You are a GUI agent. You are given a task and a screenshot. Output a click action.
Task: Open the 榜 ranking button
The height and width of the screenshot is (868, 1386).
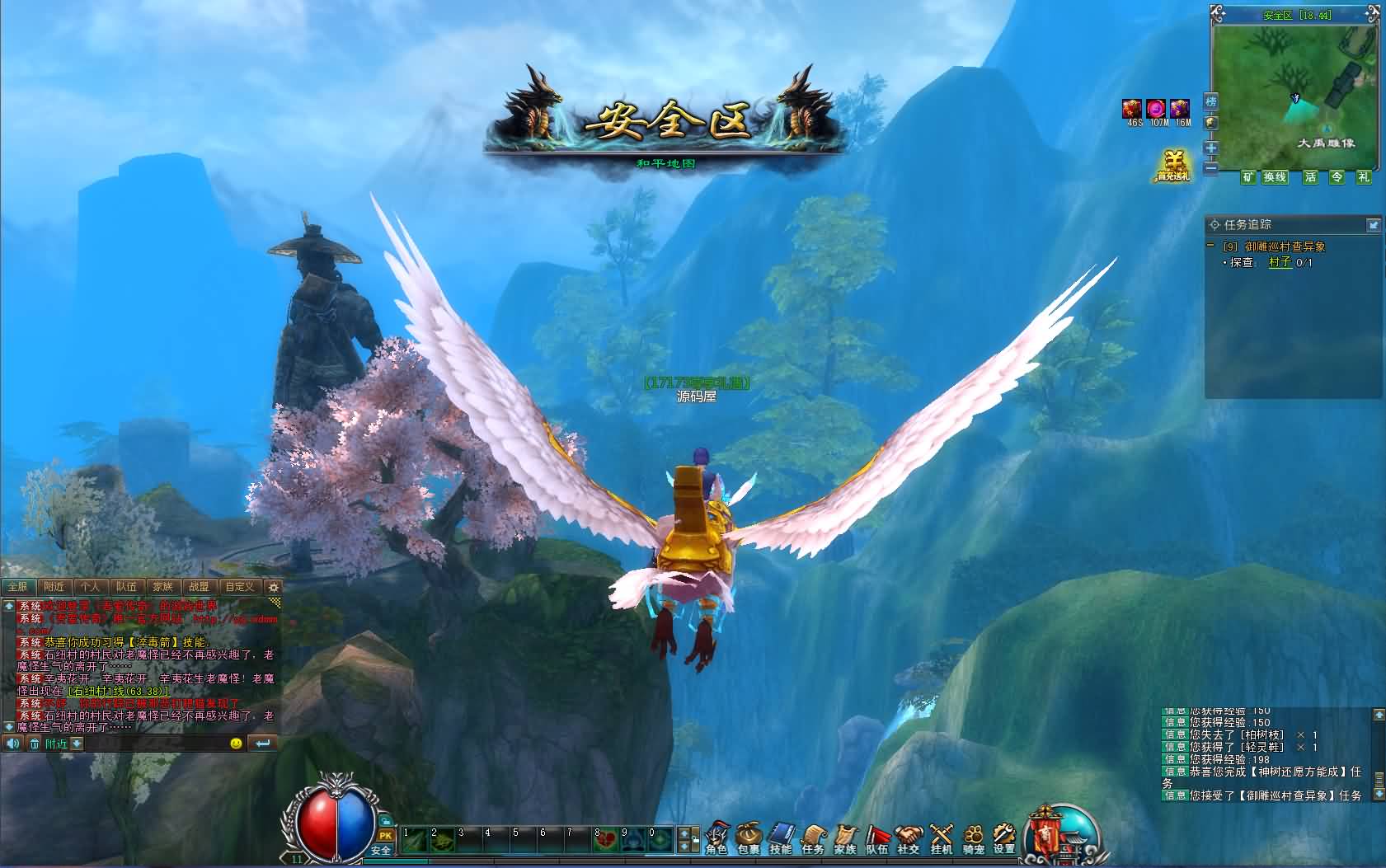click(1210, 101)
